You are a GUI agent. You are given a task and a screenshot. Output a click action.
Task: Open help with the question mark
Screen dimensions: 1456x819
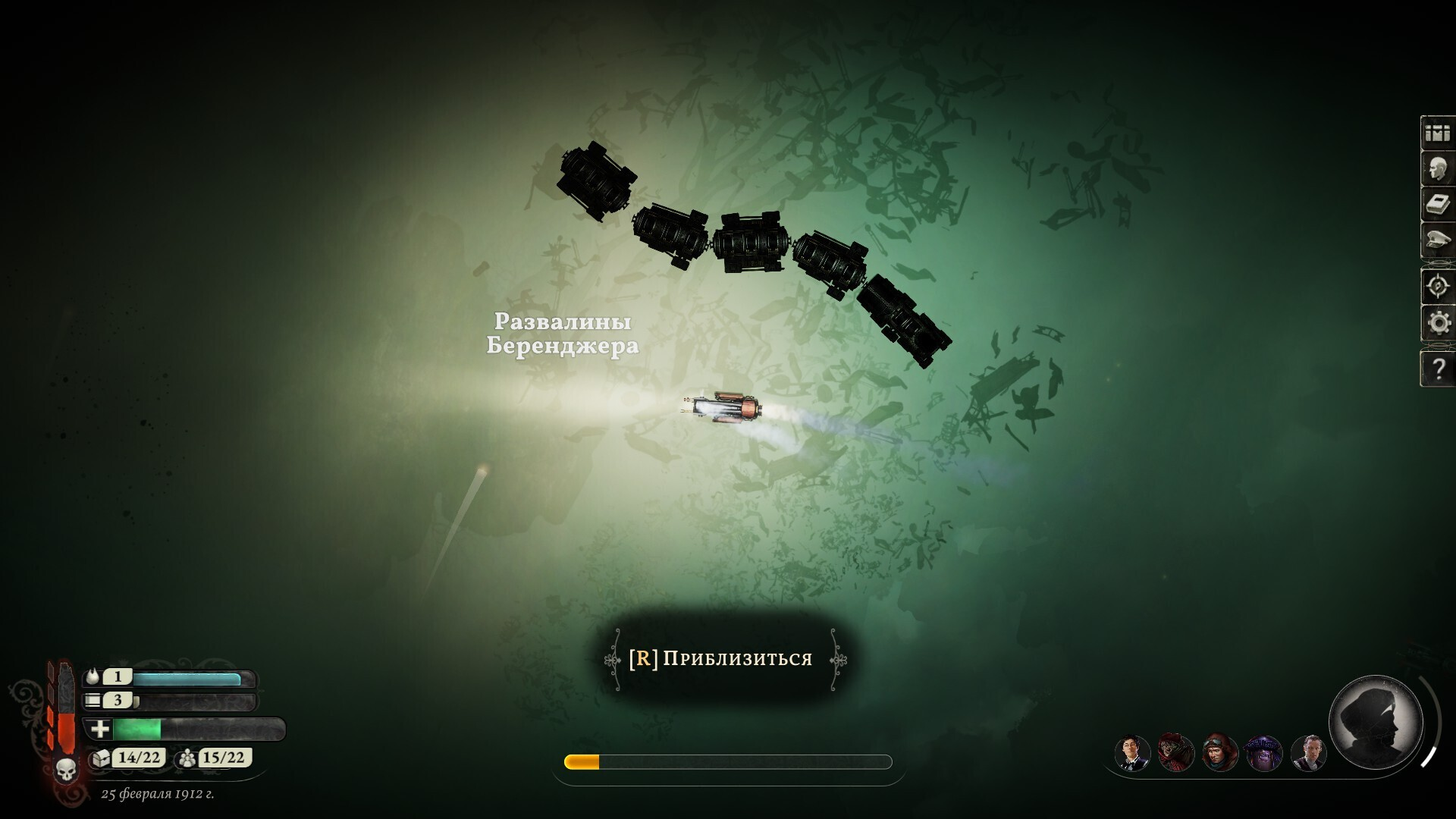pos(1437,369)
